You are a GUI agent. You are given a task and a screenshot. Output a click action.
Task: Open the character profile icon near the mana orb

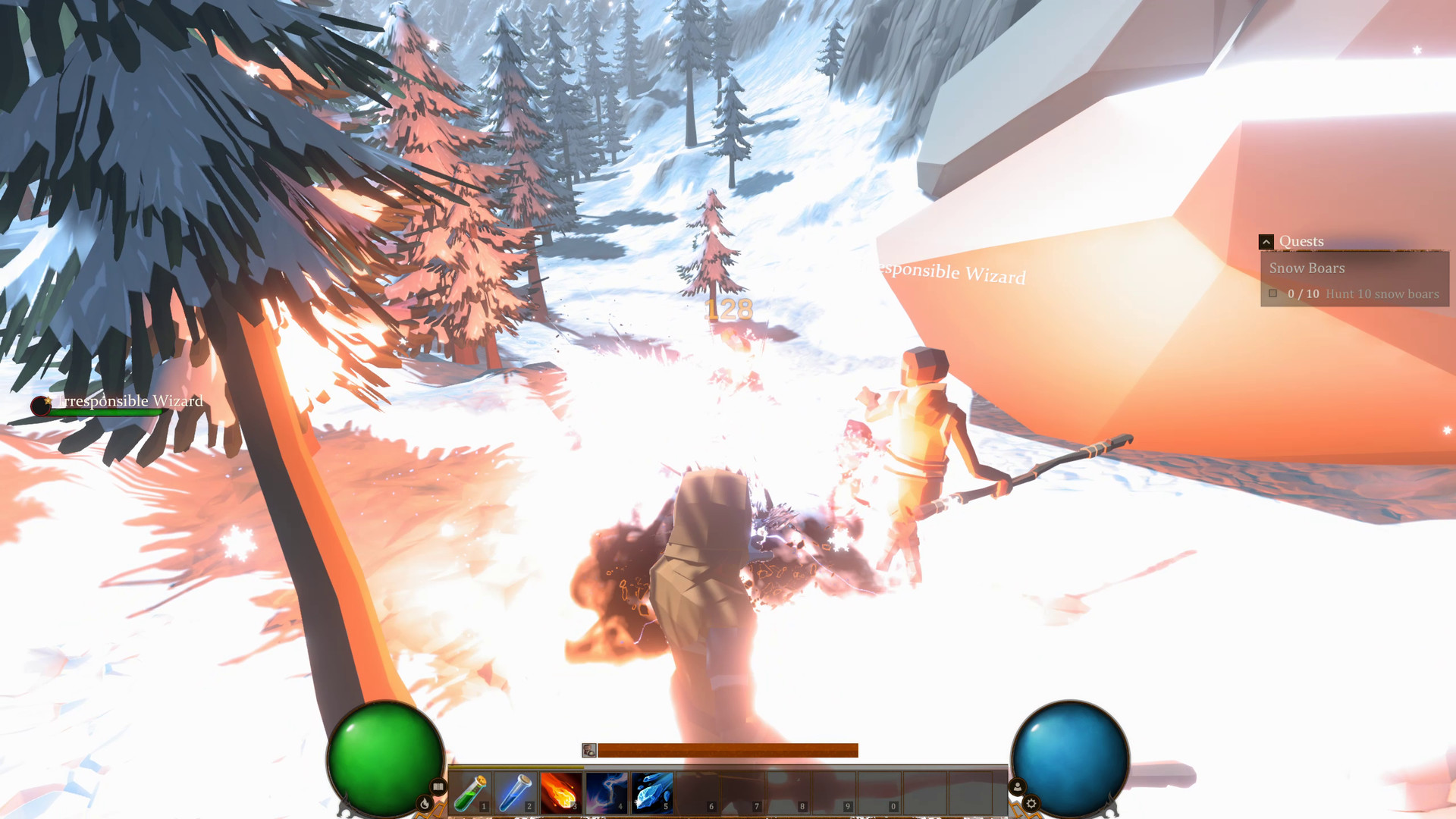[1018, 787]
